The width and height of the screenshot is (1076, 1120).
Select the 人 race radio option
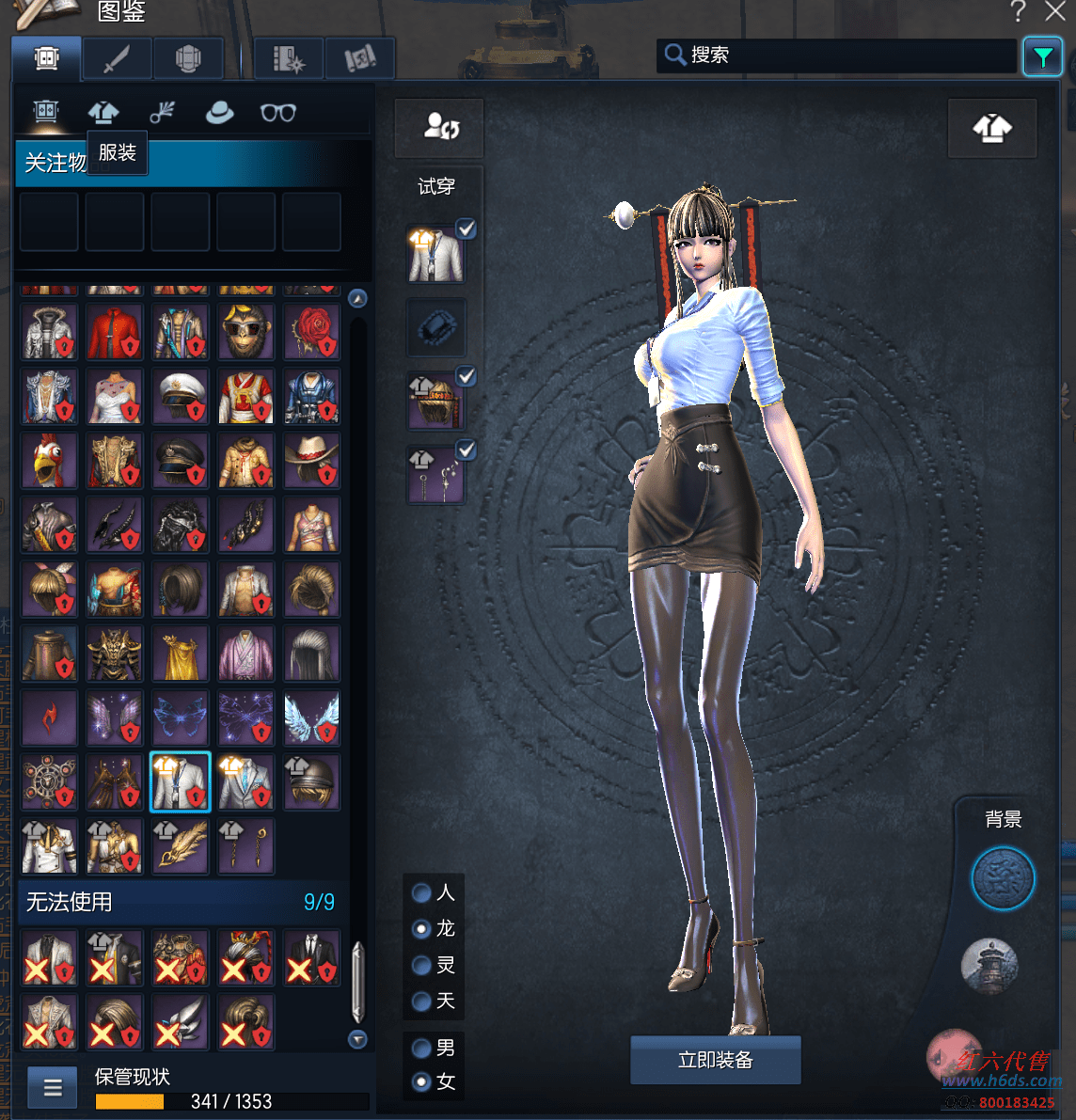pos(422,892)
